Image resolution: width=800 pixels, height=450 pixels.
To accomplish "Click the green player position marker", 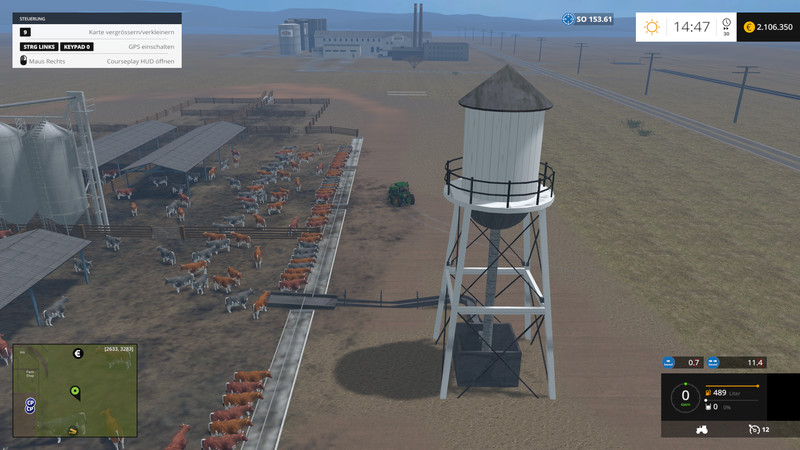I will [73, 391].
